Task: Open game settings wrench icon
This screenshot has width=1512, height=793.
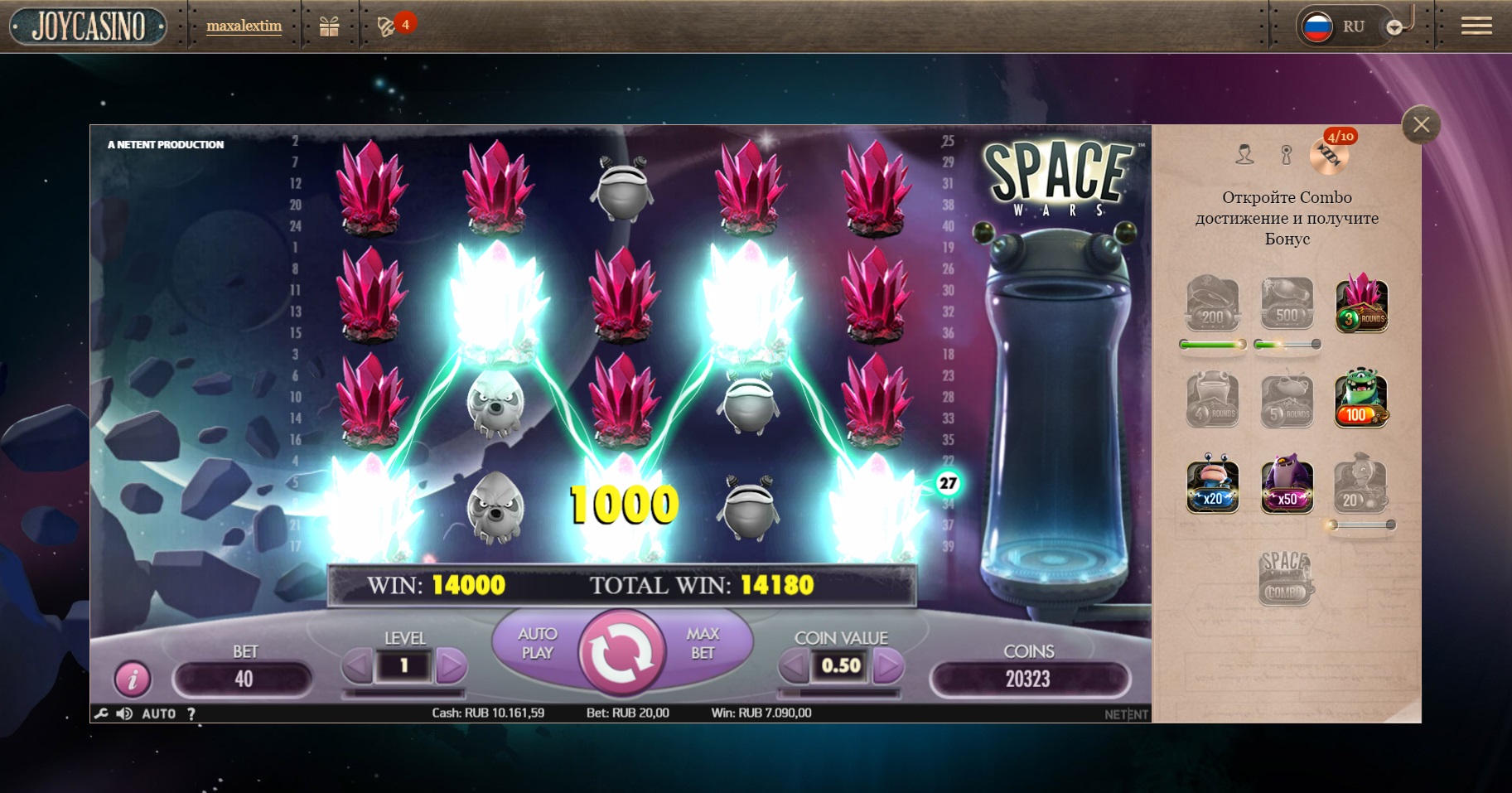Action: 101,713
